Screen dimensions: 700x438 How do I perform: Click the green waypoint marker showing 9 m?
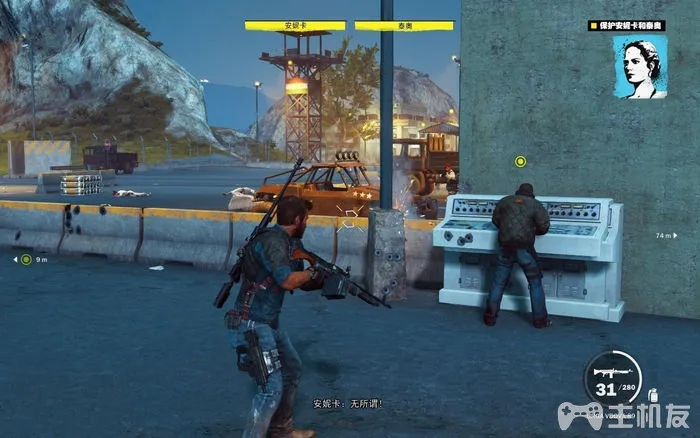tap(26, 259)
